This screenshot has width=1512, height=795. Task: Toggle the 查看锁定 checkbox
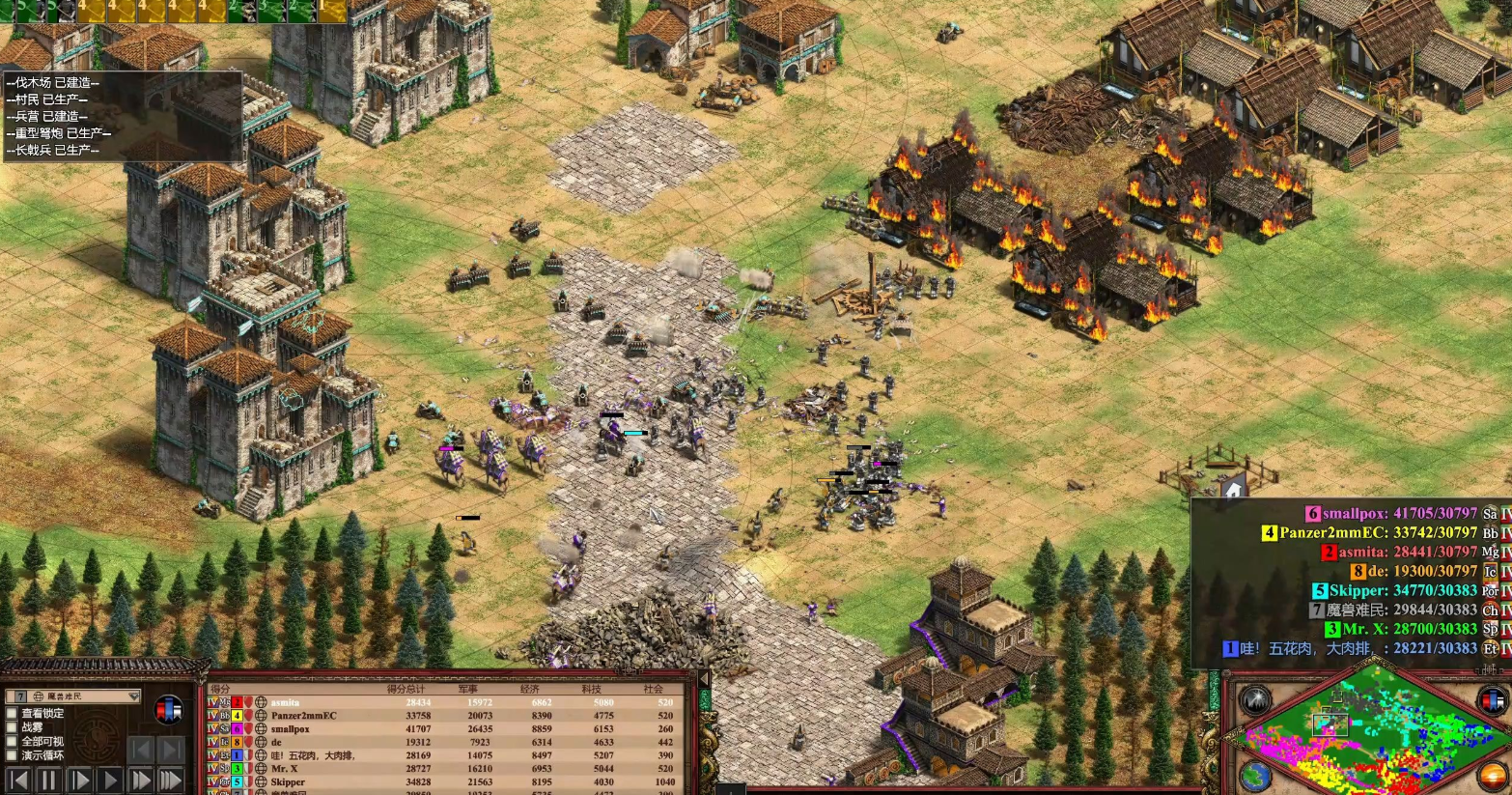[13, 713]
